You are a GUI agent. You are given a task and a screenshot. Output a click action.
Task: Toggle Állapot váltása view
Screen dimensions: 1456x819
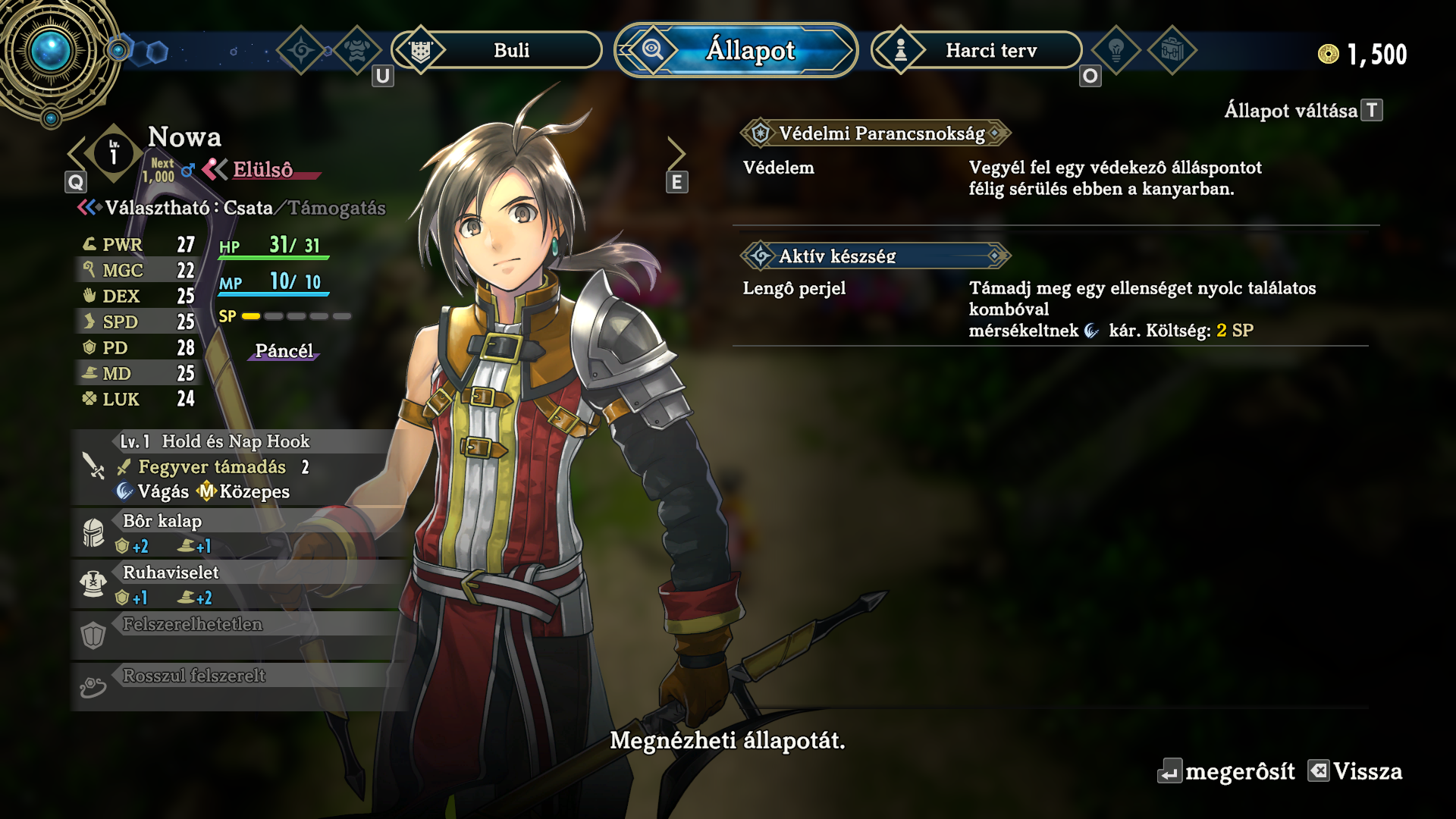coord(1302,111)
